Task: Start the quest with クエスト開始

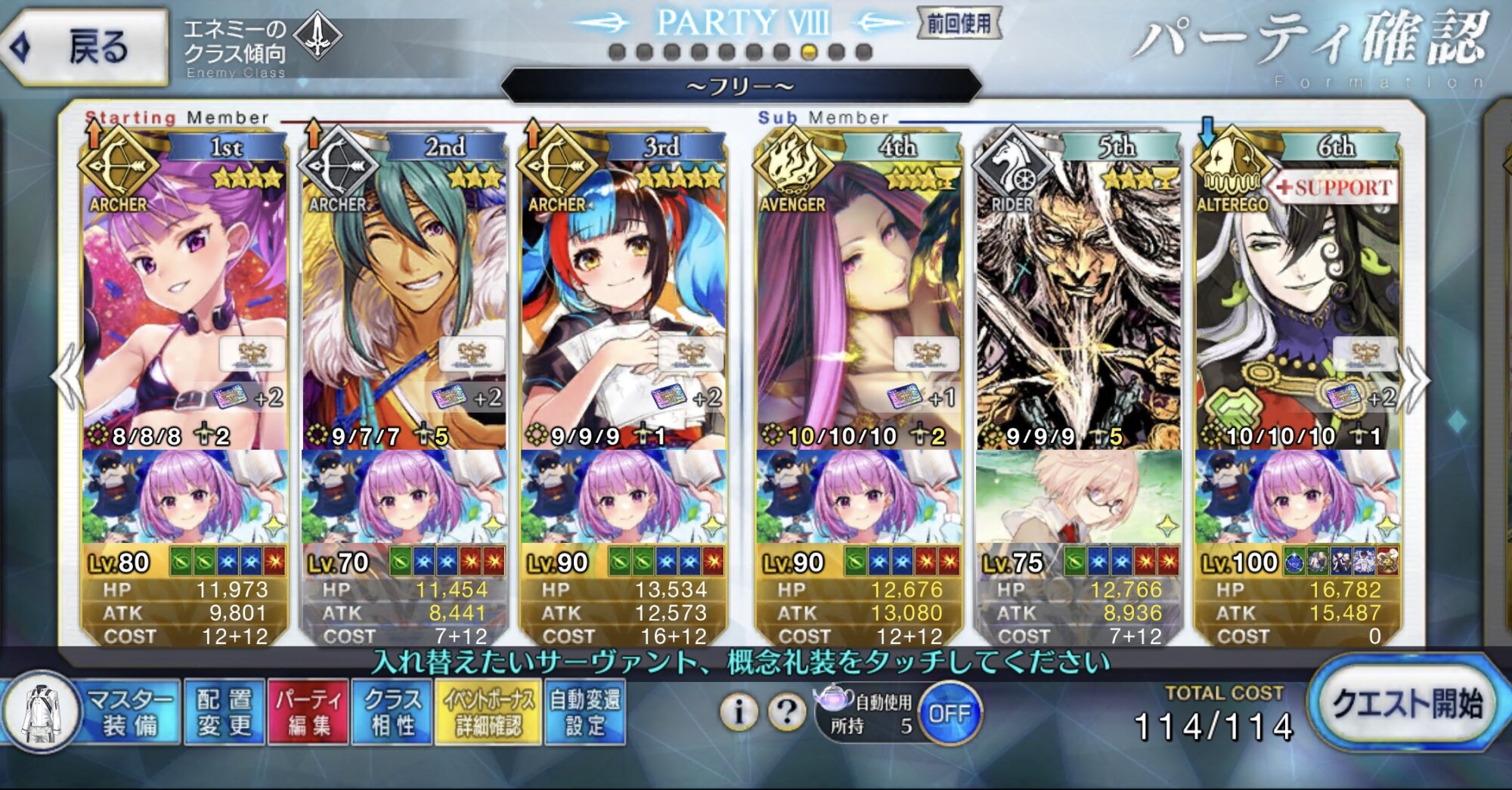Action: click(1405, 705)
